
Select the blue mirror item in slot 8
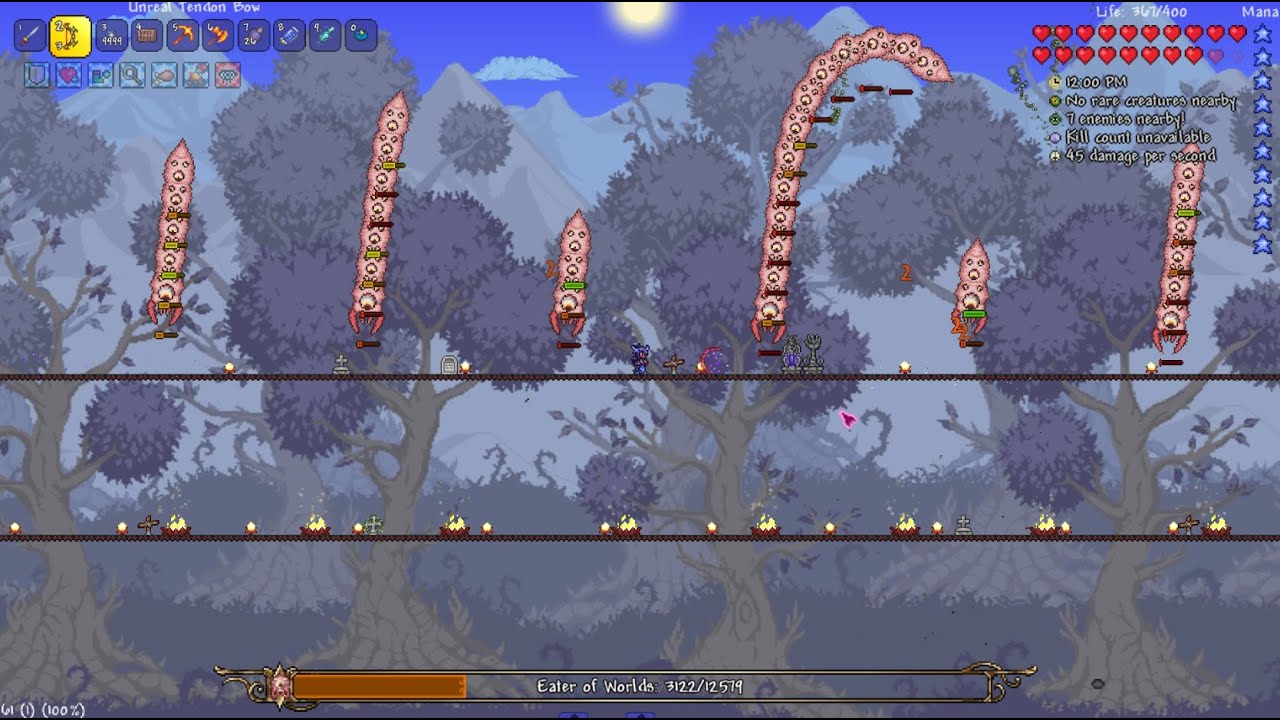tap(289, 35)
